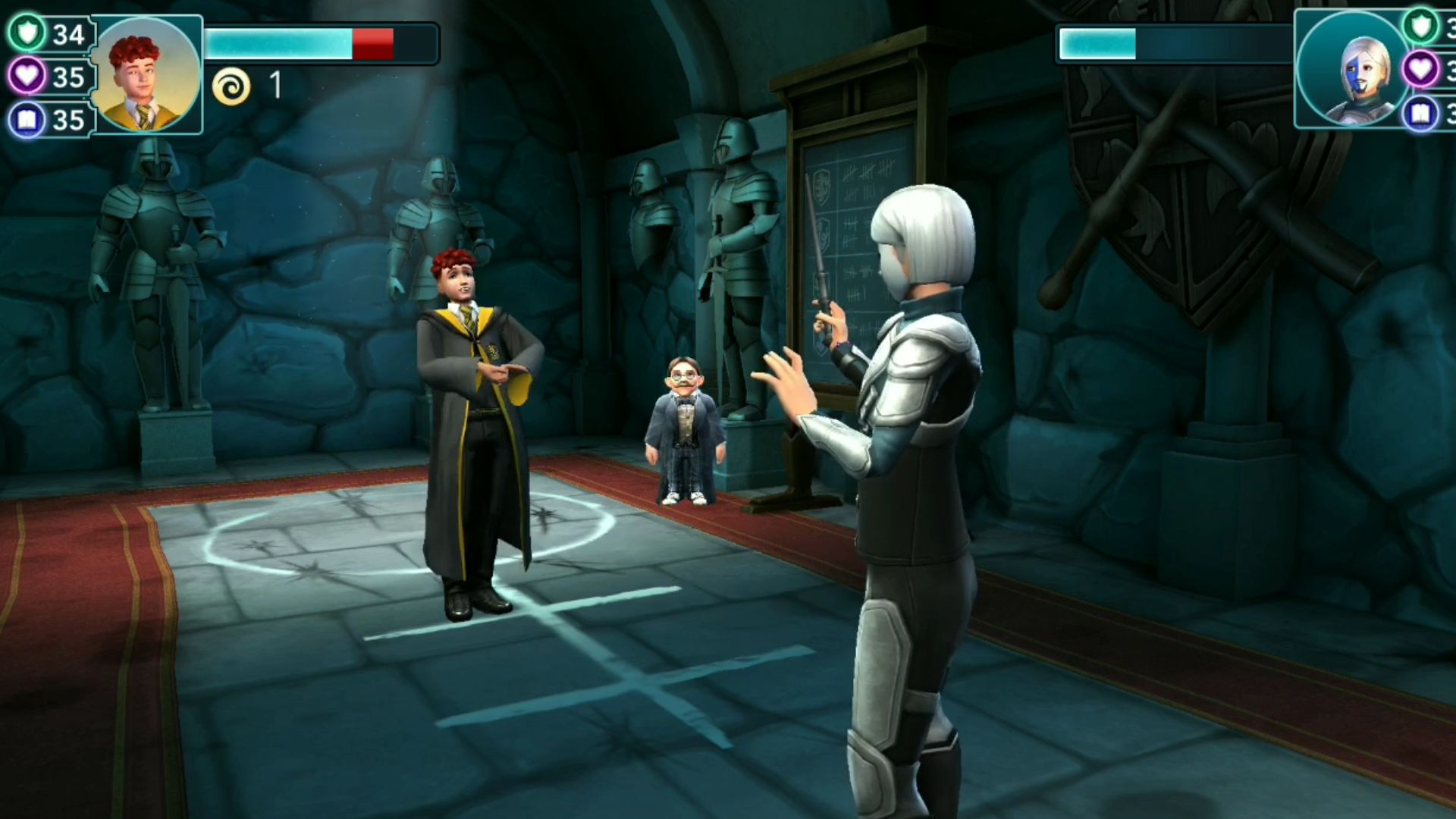Click the opponent's blue book knowledge icon

tap(1422, 114)
